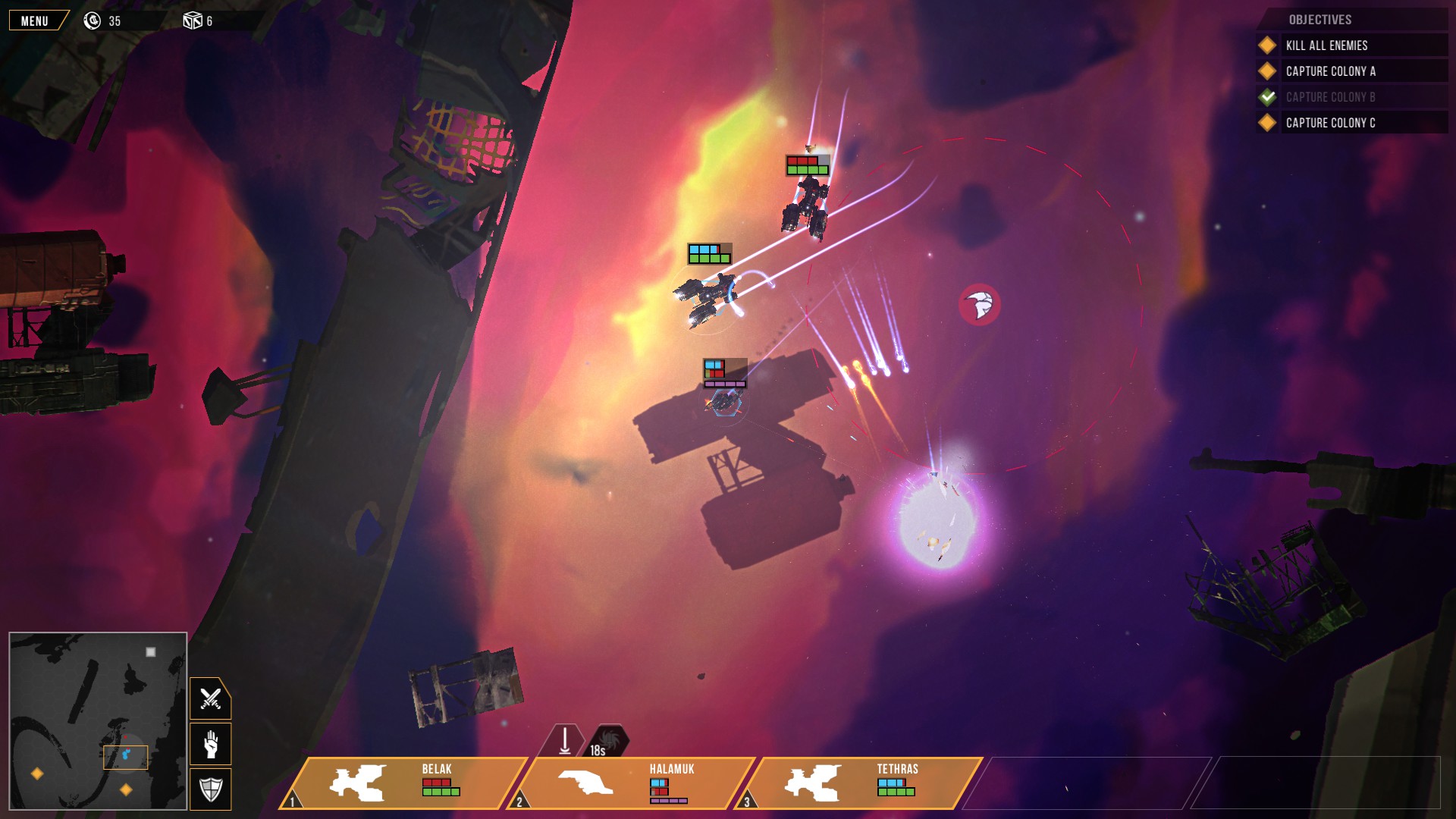The width and height of the screenshot is (1456, 819).
Task: Toggle the Capture Colony B checkmark
Action: tap(1266, 96)
